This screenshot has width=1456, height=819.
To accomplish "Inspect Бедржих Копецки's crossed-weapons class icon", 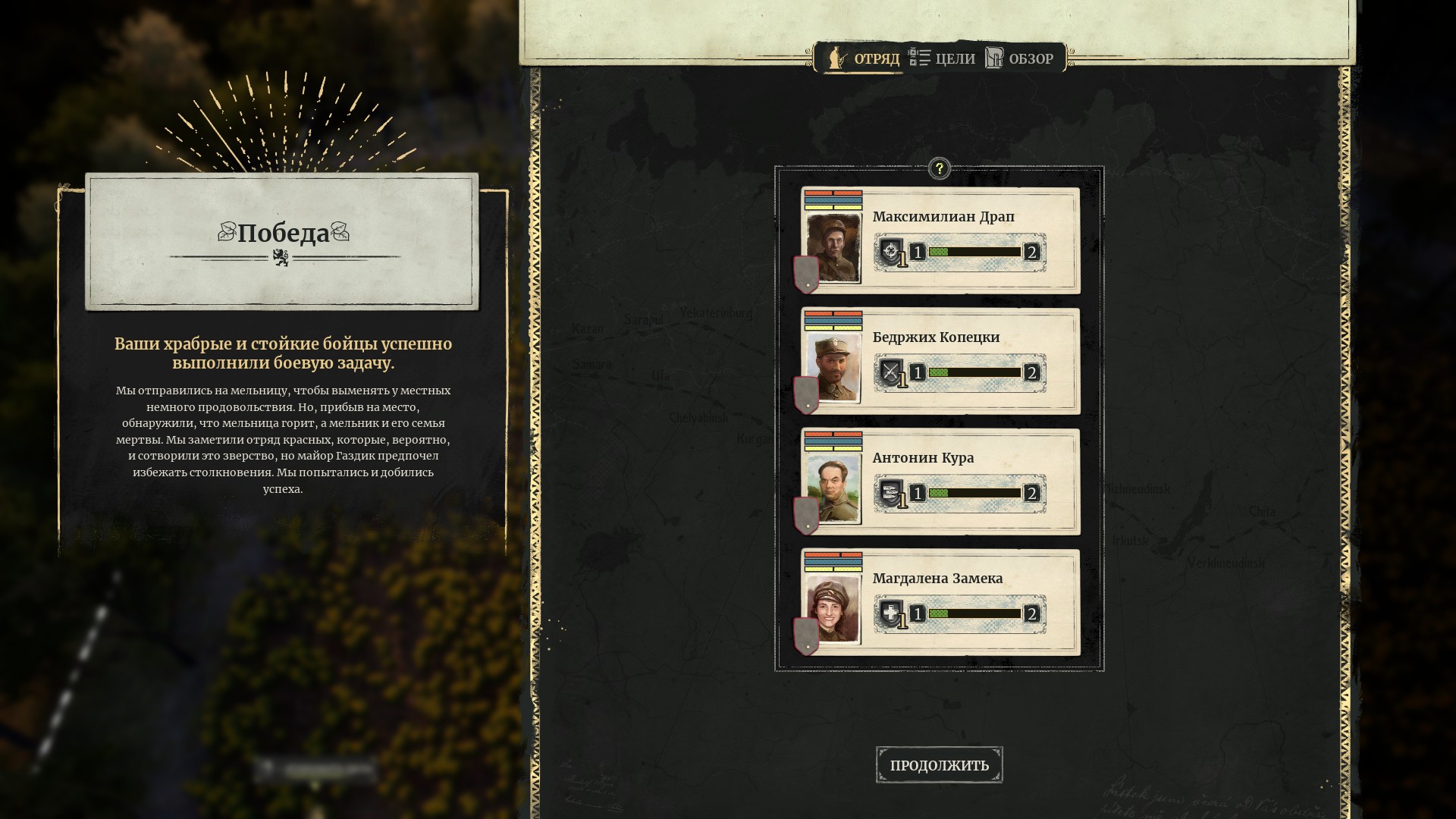I will pos(891,372).
